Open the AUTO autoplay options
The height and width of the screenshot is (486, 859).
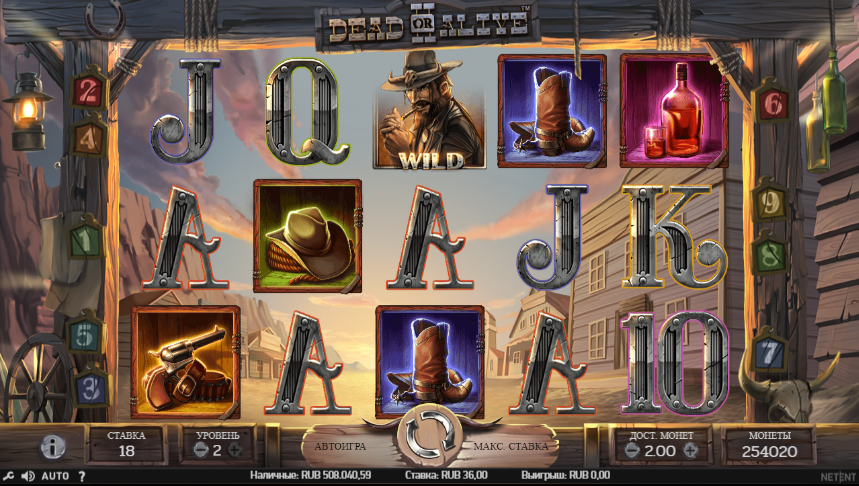click(x=55, y=476)
